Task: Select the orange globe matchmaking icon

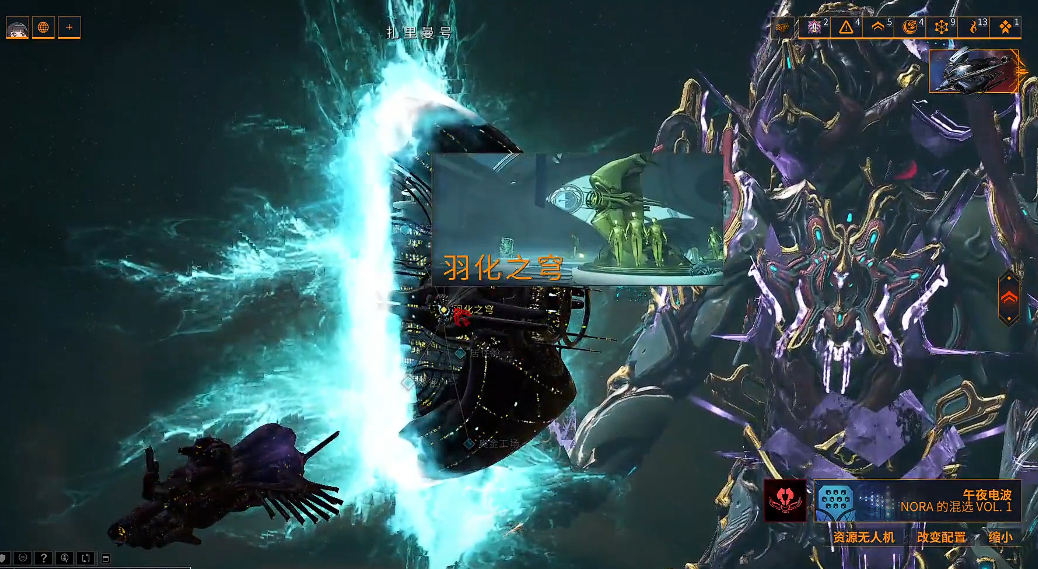Action: [43, 27]
